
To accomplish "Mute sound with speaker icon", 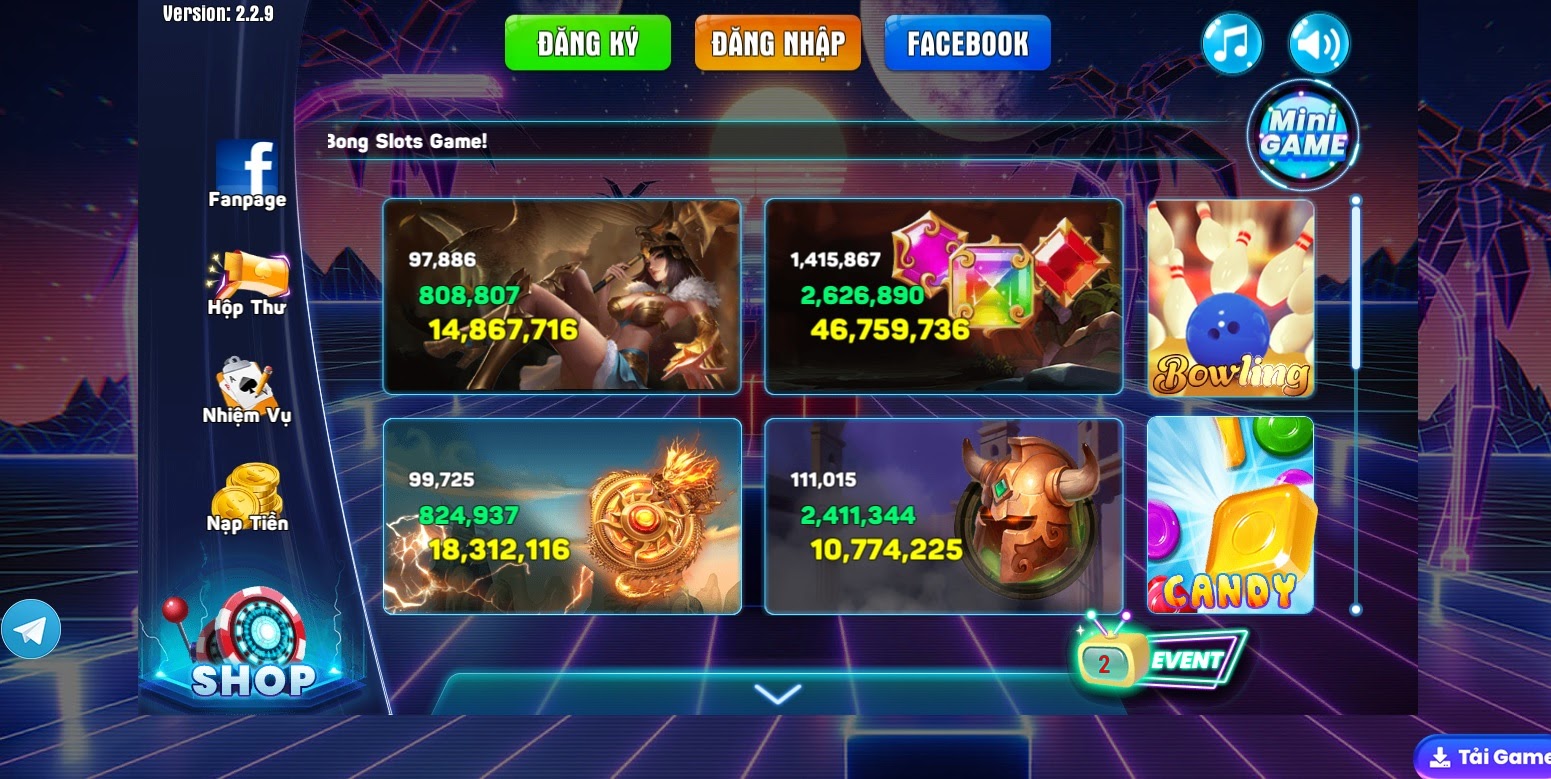I will (x=1319, y=42).
